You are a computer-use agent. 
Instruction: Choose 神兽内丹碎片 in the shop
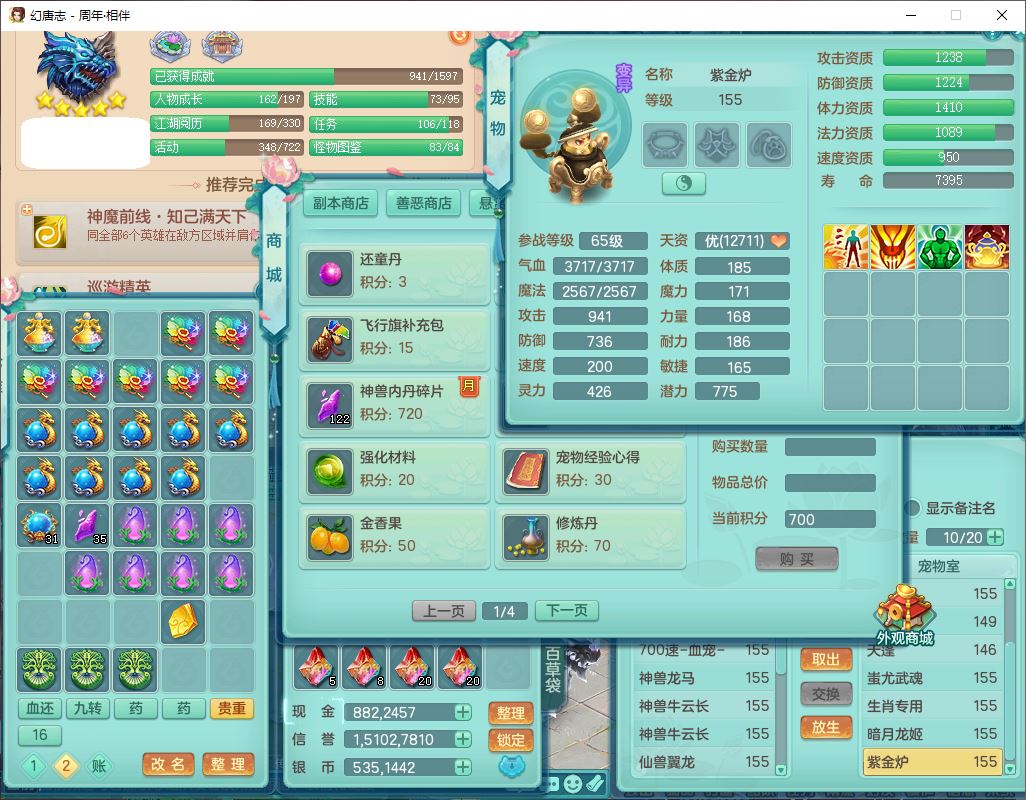[395, 403]
